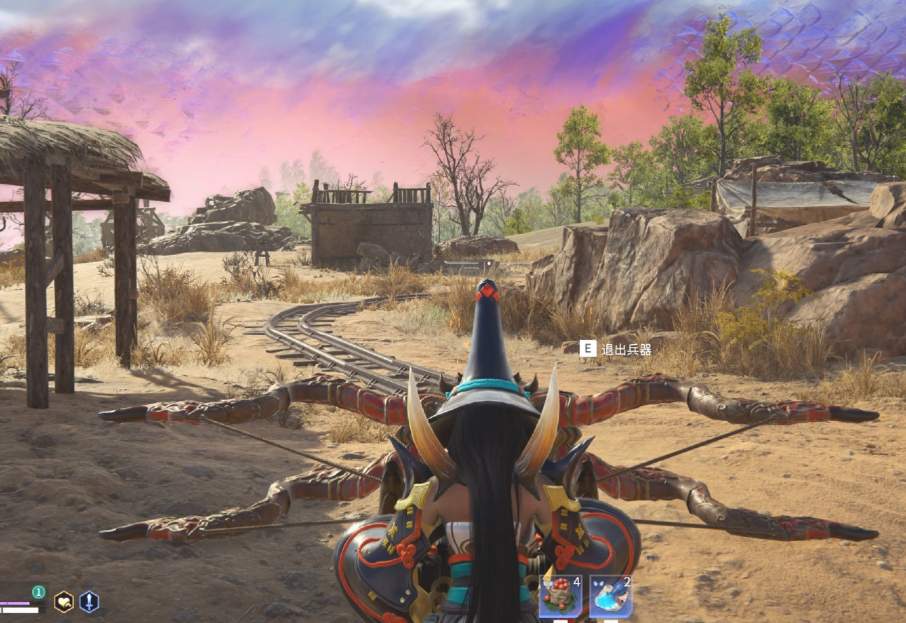Use the blue potion flask item
Screen dimensions: 906x623
pyautogui.click(x=610, y=597)
